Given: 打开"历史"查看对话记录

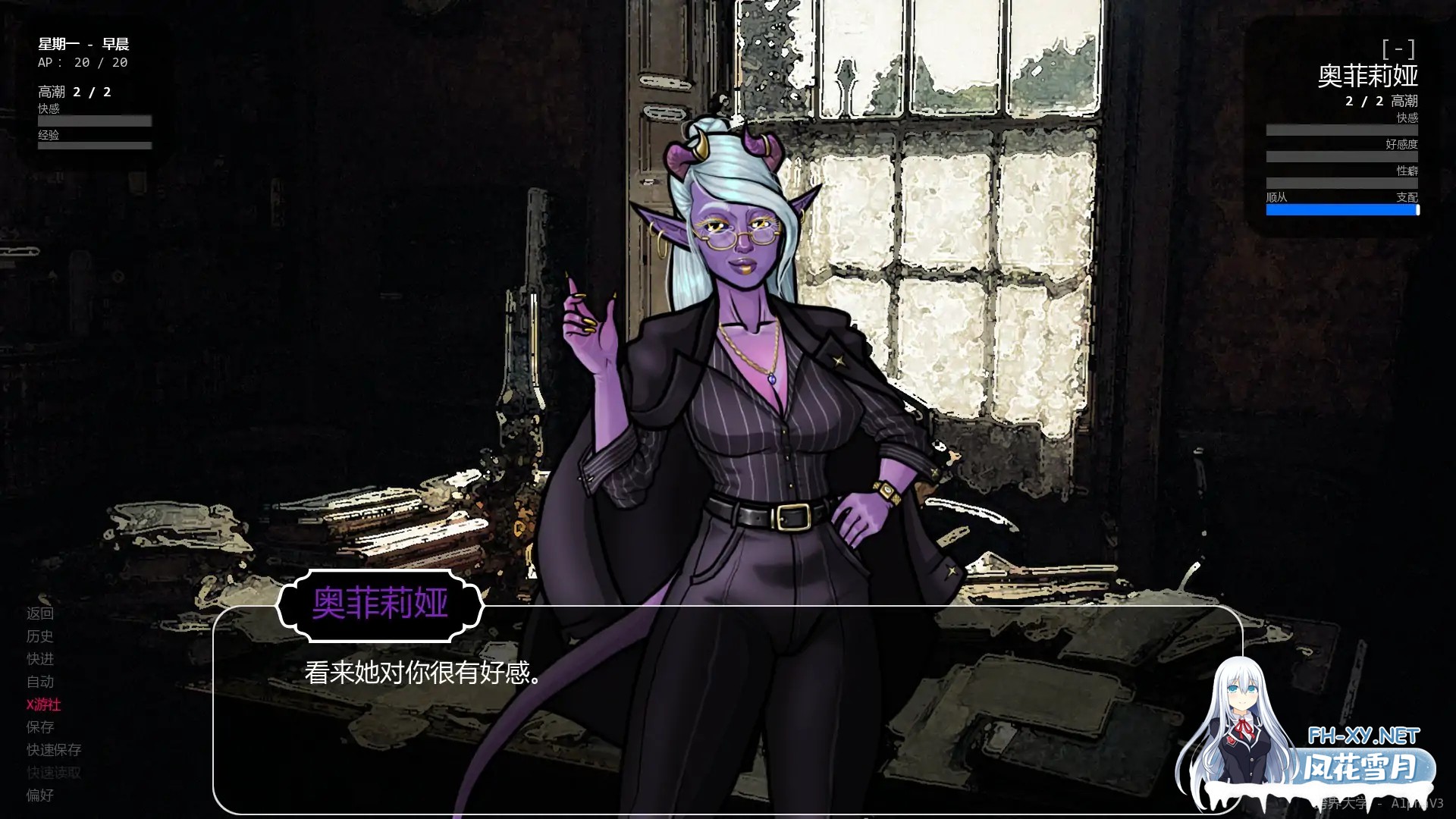Looking at the screenshot, I should click(42, 637).
